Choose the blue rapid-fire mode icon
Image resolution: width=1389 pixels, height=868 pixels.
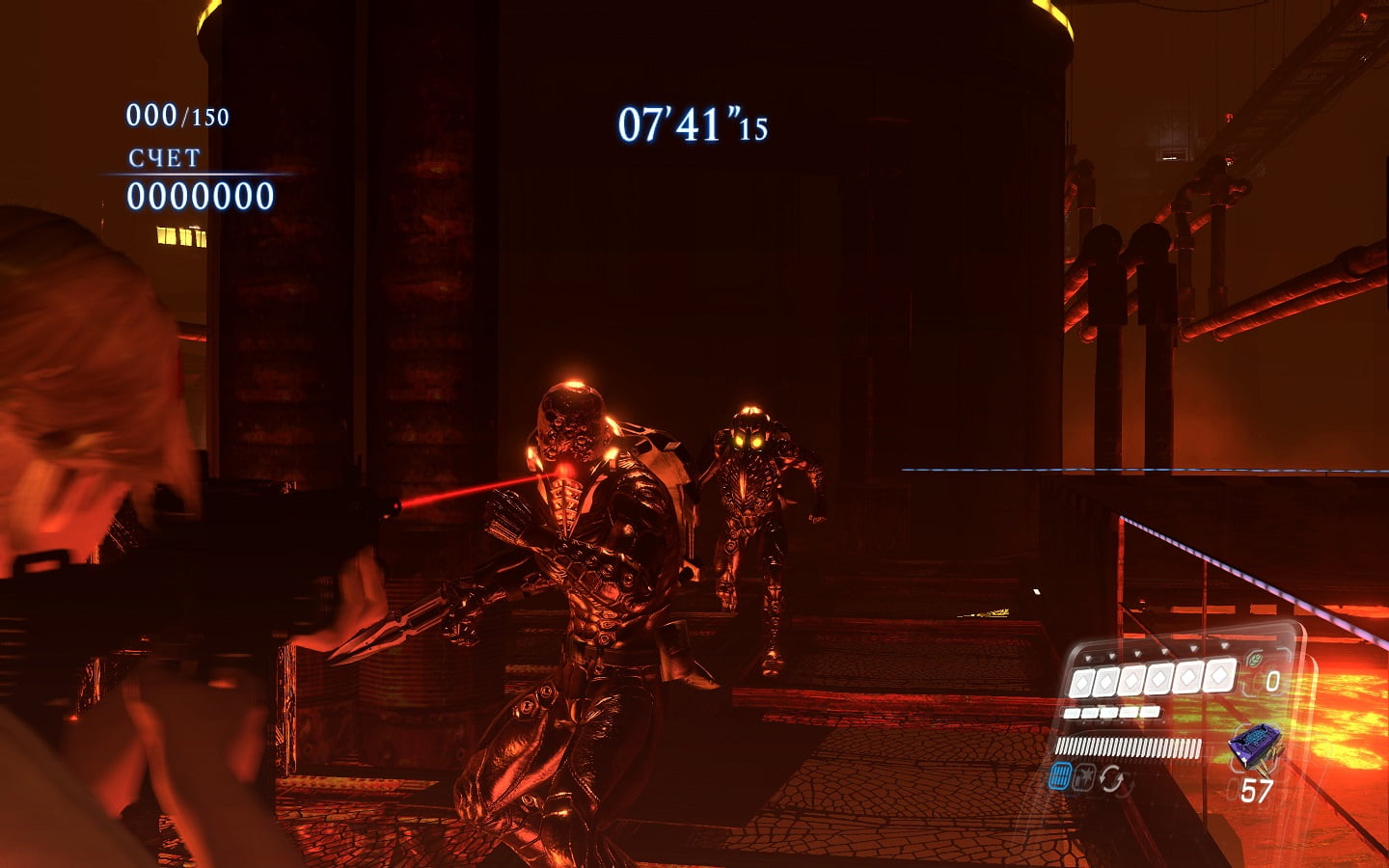(1060, 776)
